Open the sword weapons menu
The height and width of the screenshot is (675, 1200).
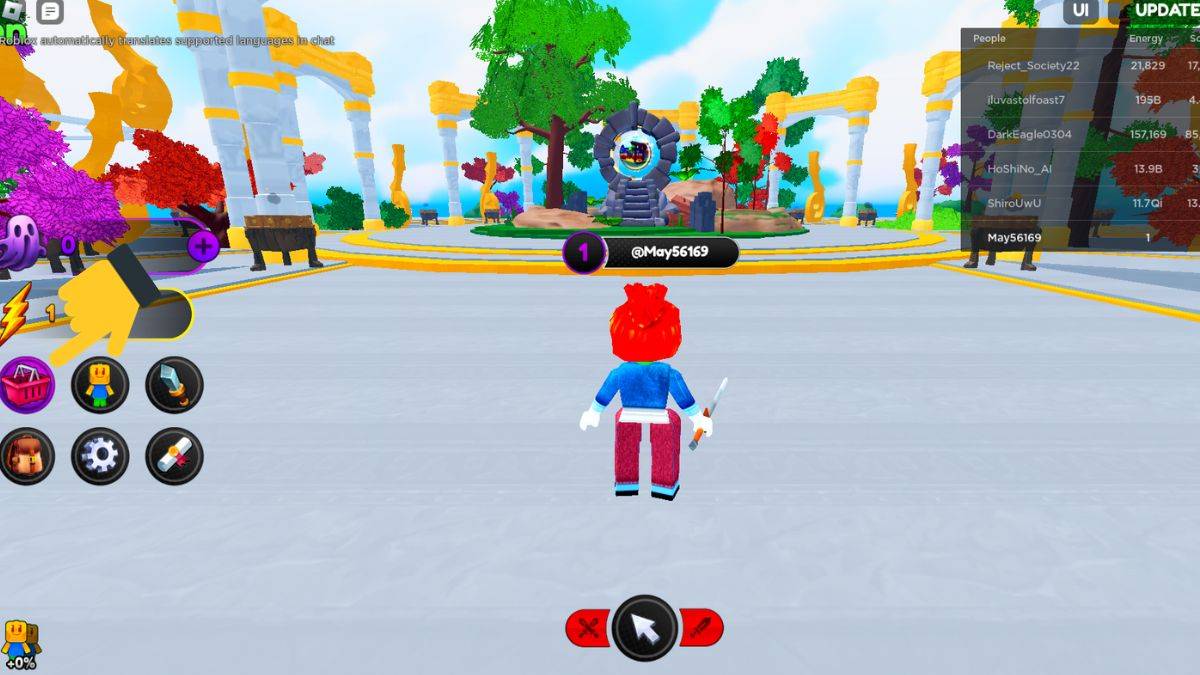coord(174,384)
